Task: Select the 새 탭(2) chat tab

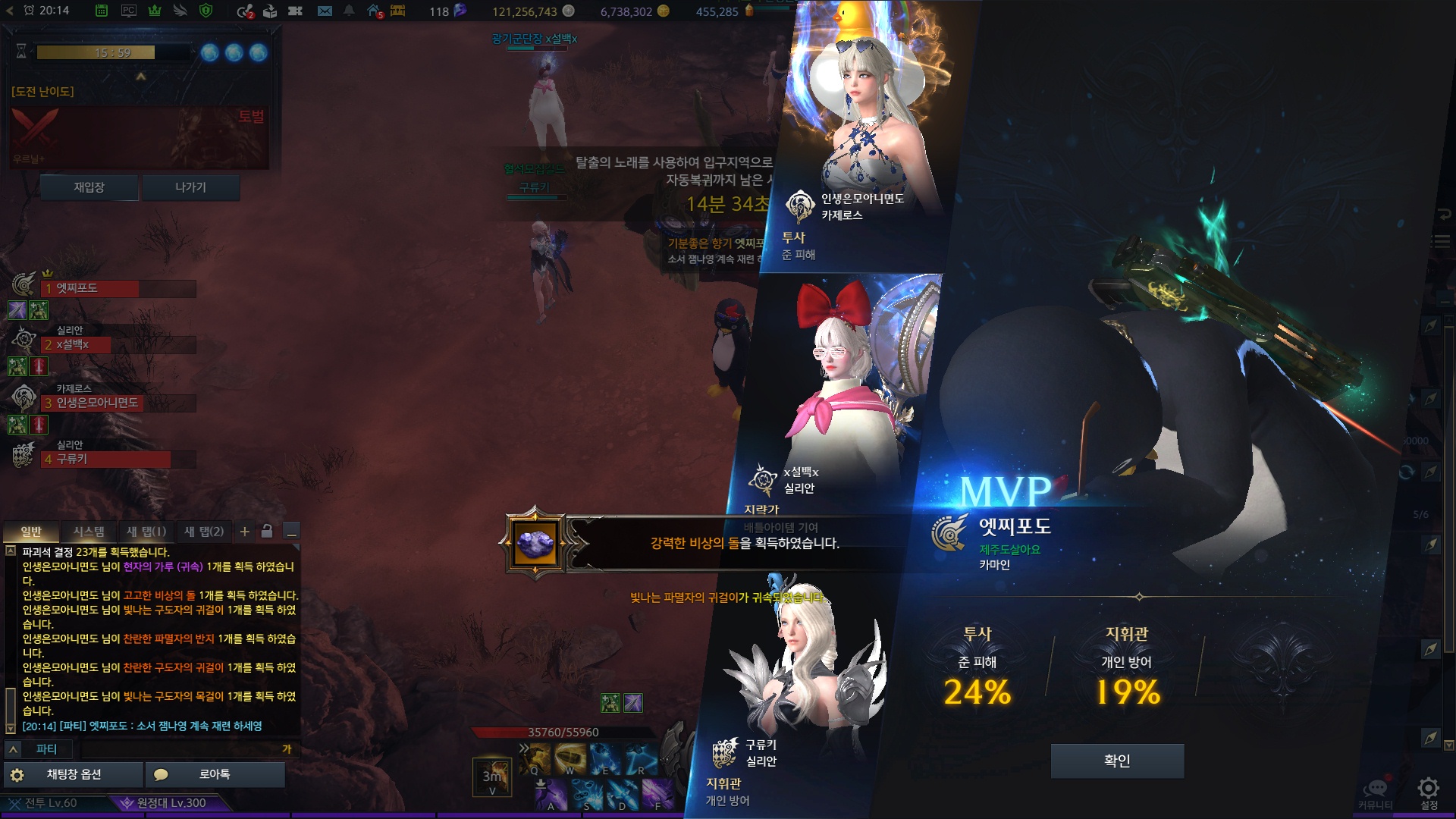Action: point(203,532)
